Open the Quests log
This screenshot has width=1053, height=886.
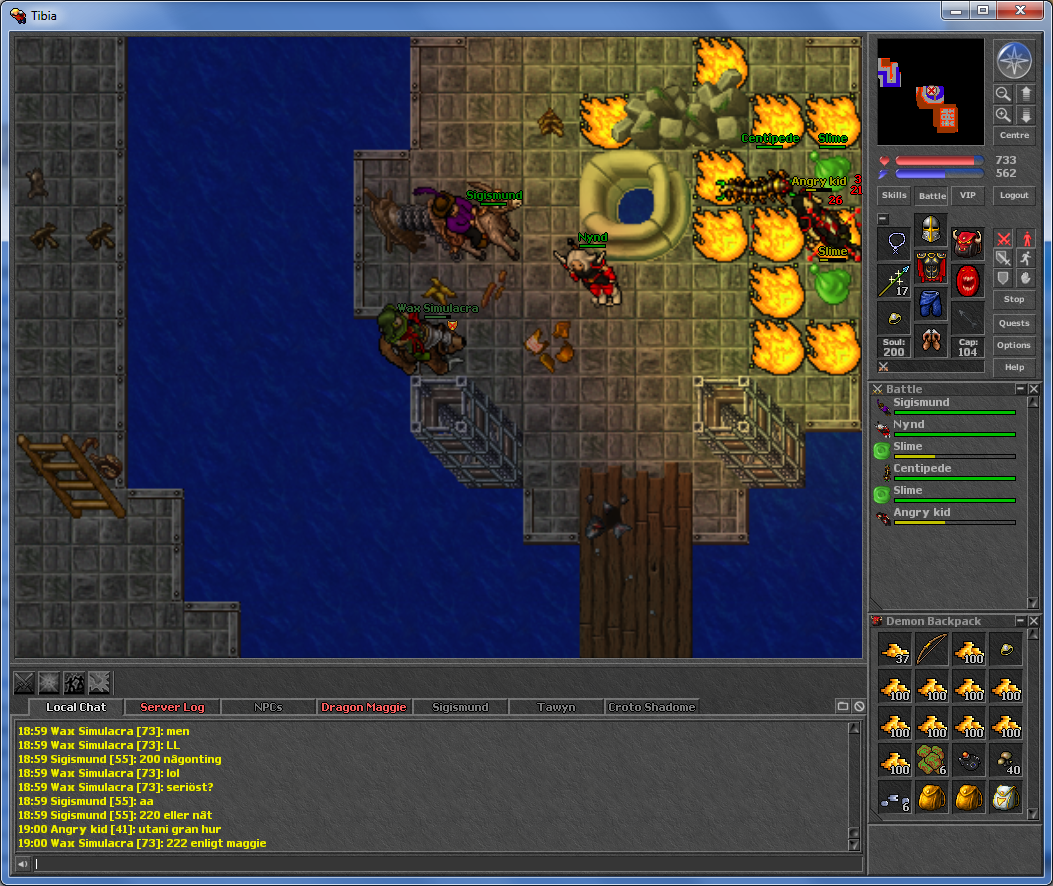pyautogui.click(x=1013, y=323)
